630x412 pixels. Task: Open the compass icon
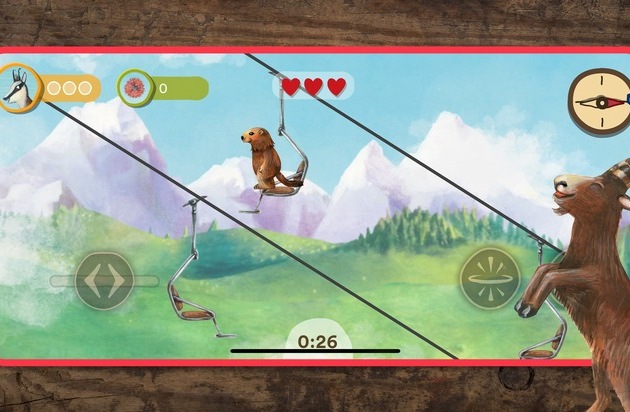pyautogui.click(x=597, y=100)
